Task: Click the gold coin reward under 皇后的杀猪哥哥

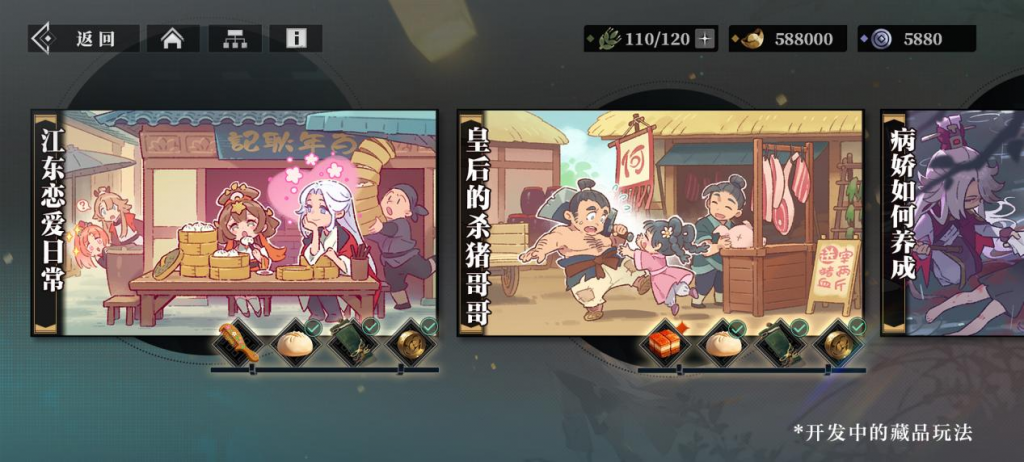Action: pos(838,343)
